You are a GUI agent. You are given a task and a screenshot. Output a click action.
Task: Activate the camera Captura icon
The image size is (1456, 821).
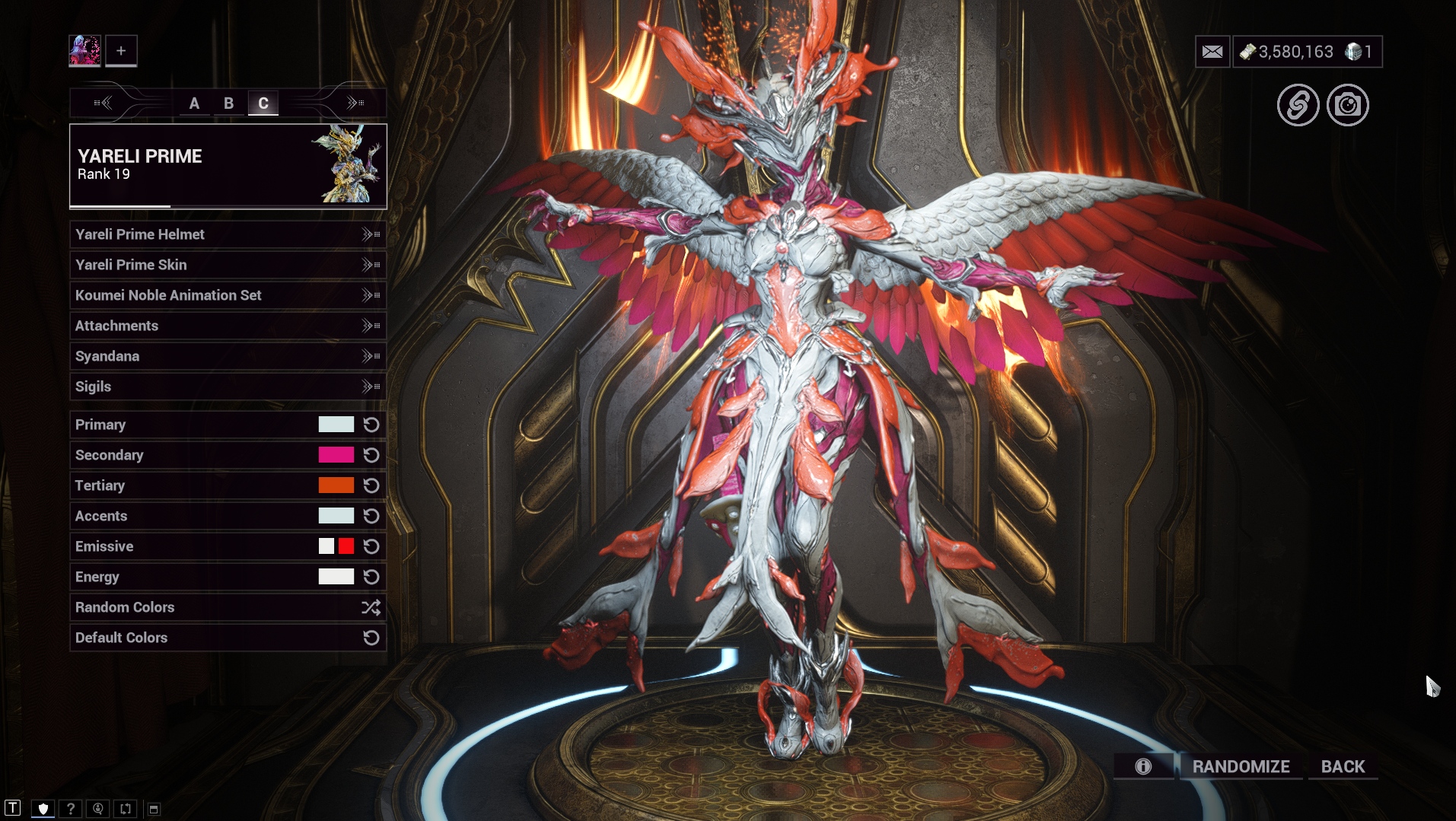click(x=1347, y=105)
